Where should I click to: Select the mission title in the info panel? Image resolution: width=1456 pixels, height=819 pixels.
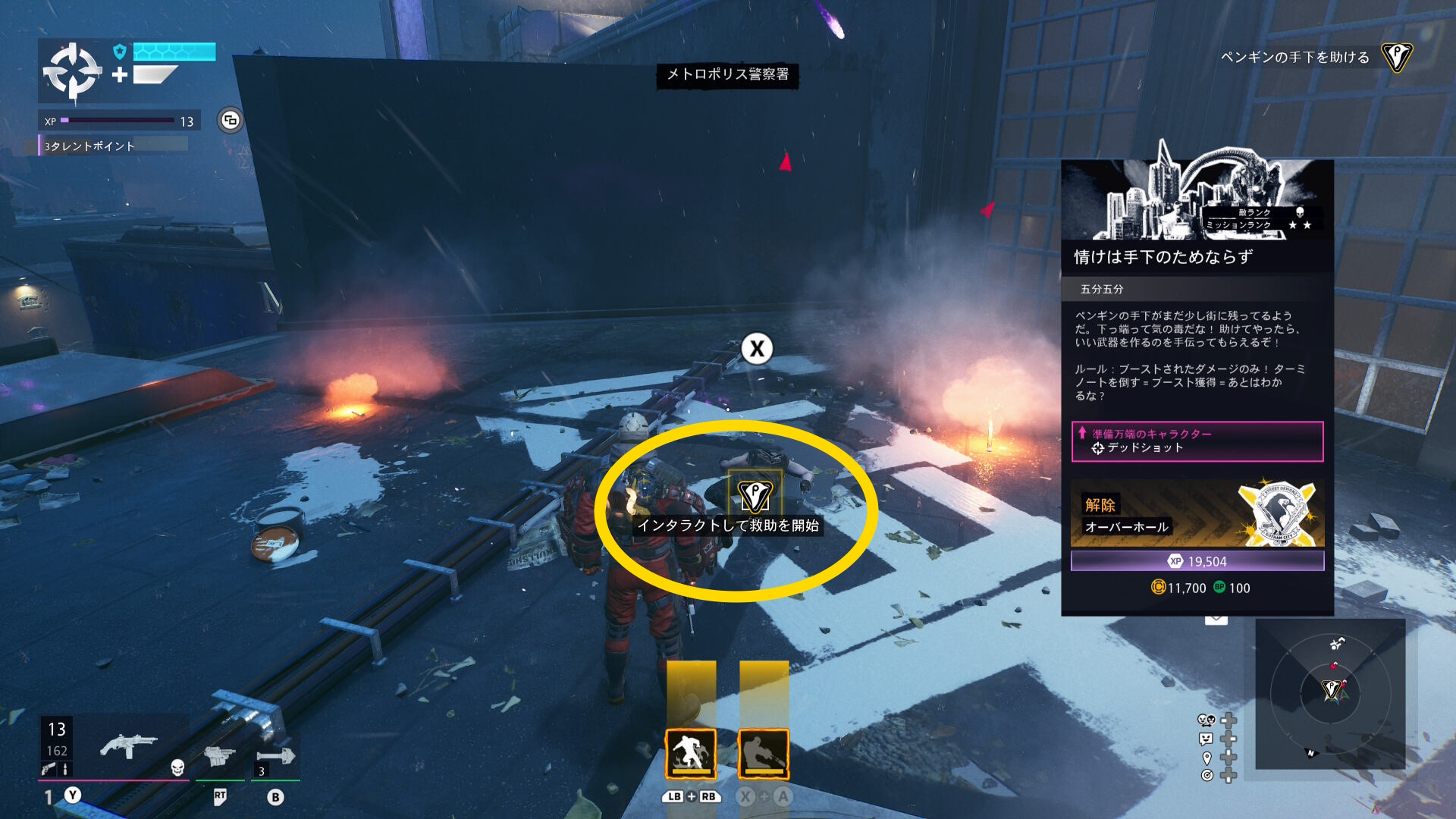1163,257
